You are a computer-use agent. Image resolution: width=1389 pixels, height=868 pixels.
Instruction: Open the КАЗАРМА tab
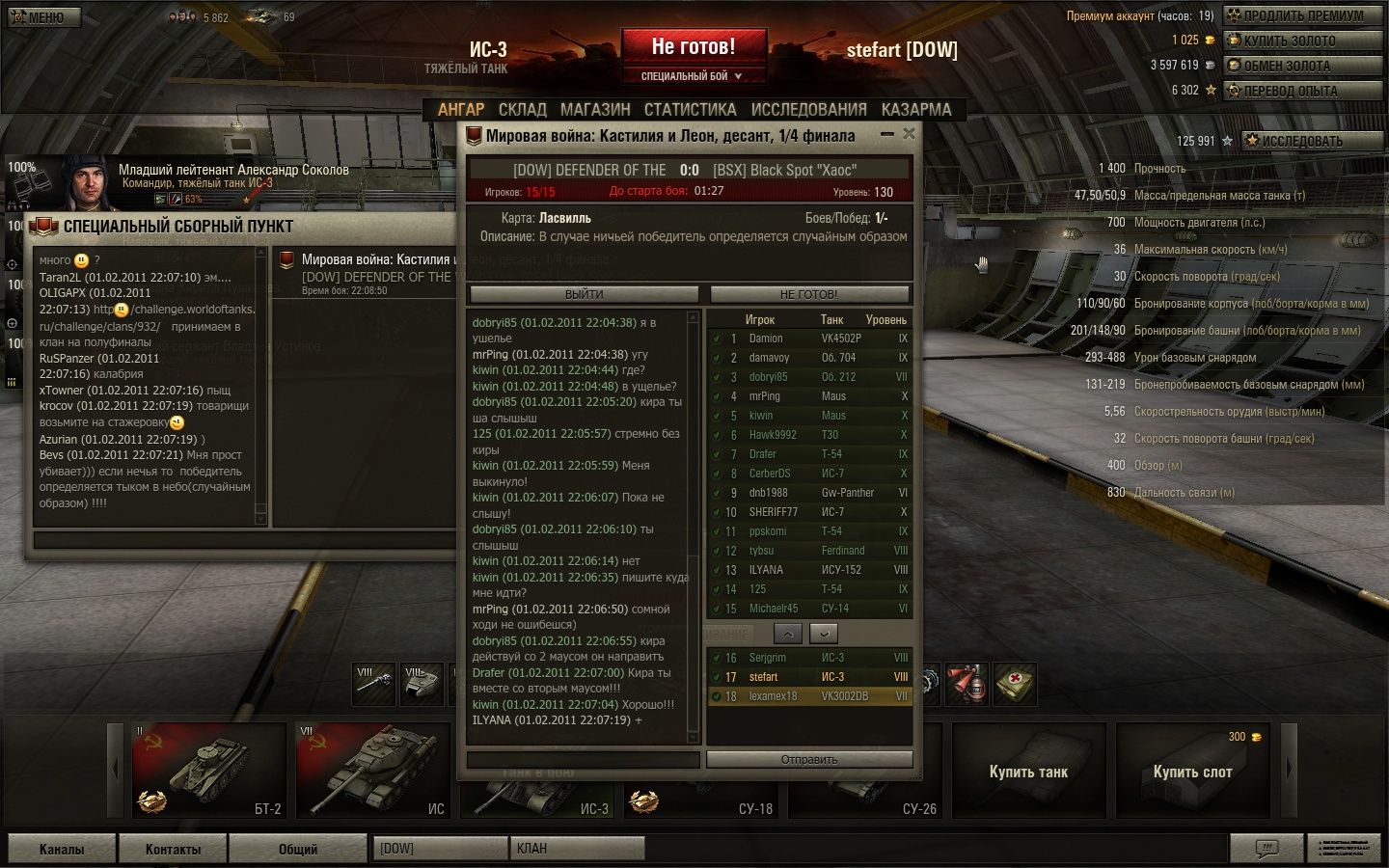pos(916,110)
